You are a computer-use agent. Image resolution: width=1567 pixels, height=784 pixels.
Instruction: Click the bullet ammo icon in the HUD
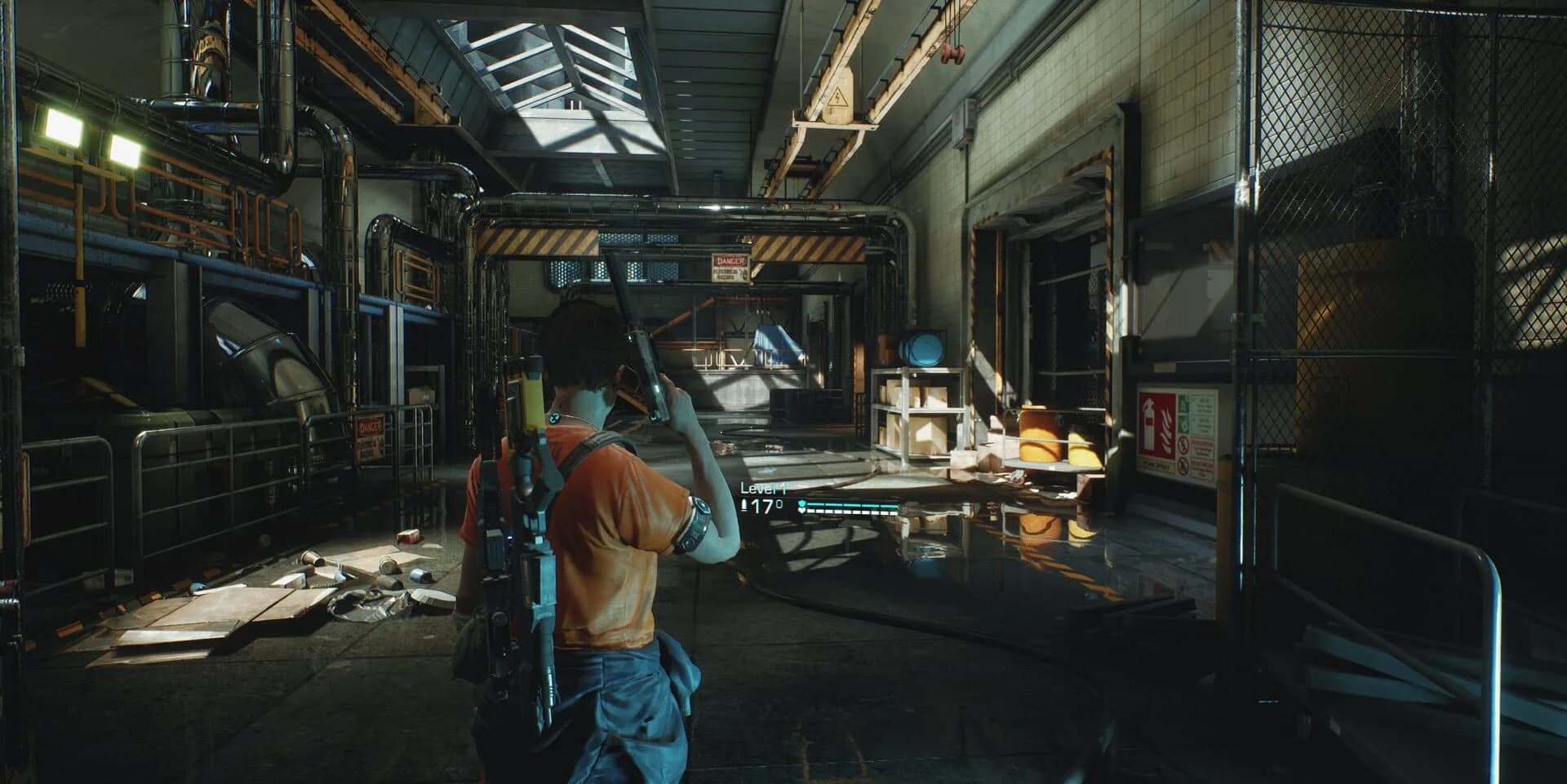click(744, 505)
